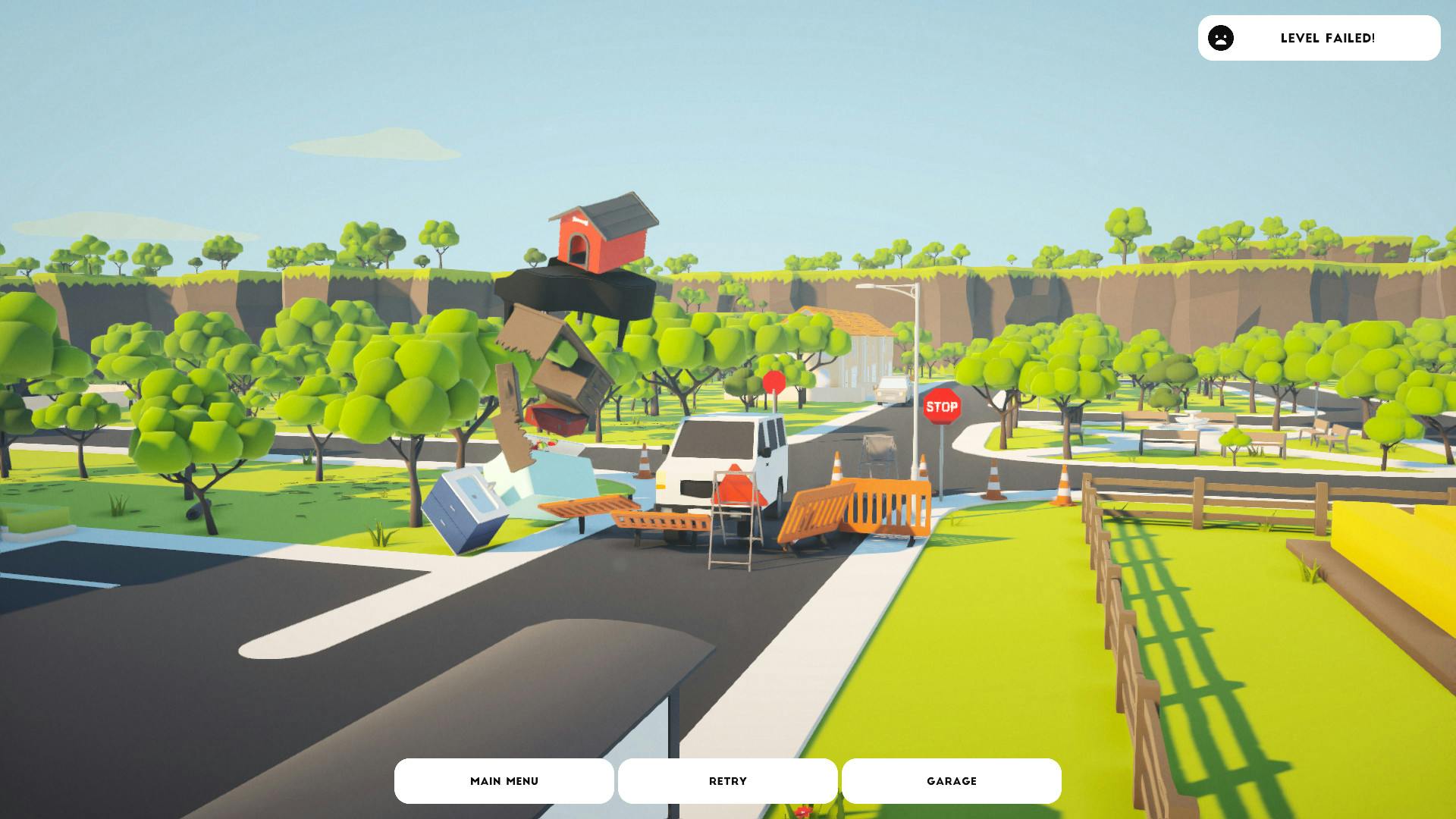
Task: Return to the MAIN MENU
Action: 504,780
